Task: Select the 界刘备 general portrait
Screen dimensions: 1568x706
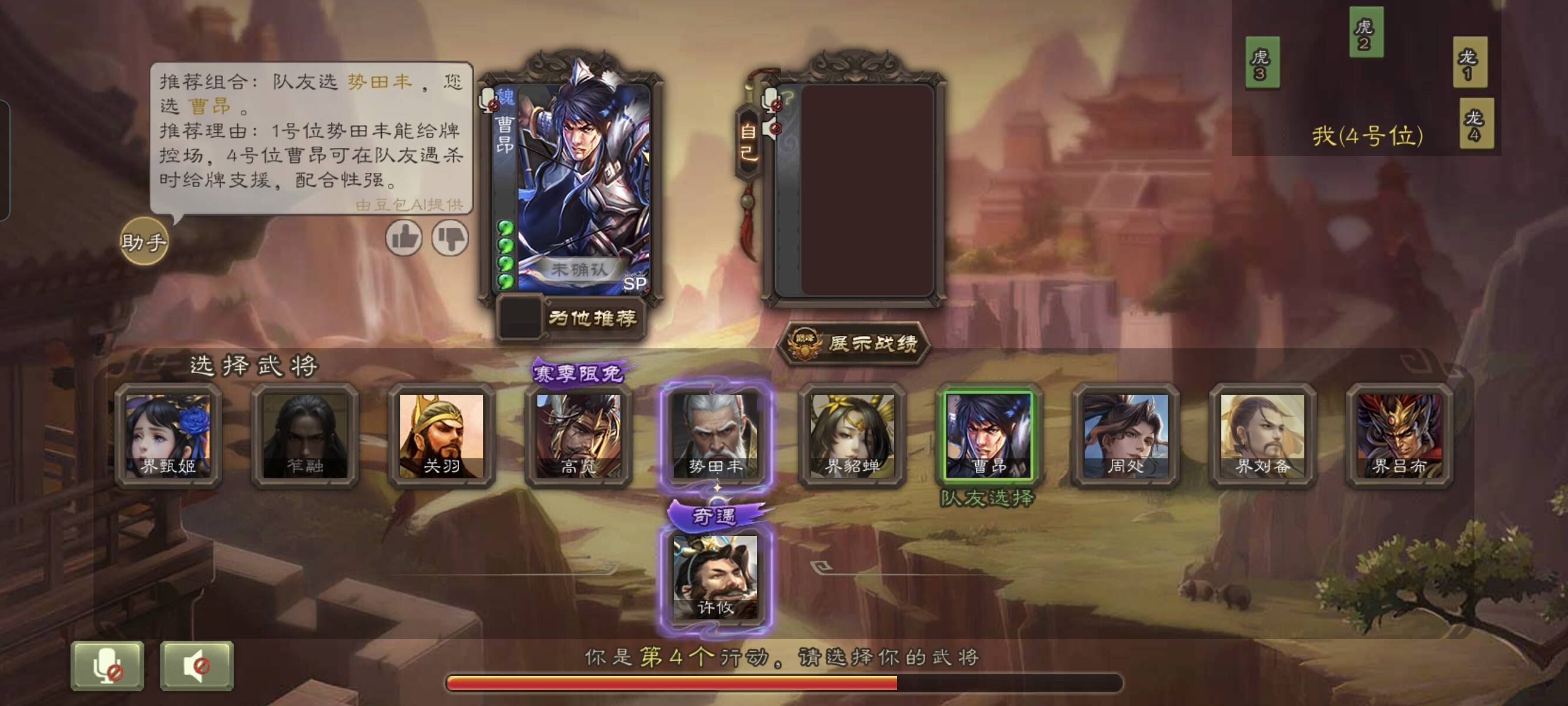Action: 1263,435
